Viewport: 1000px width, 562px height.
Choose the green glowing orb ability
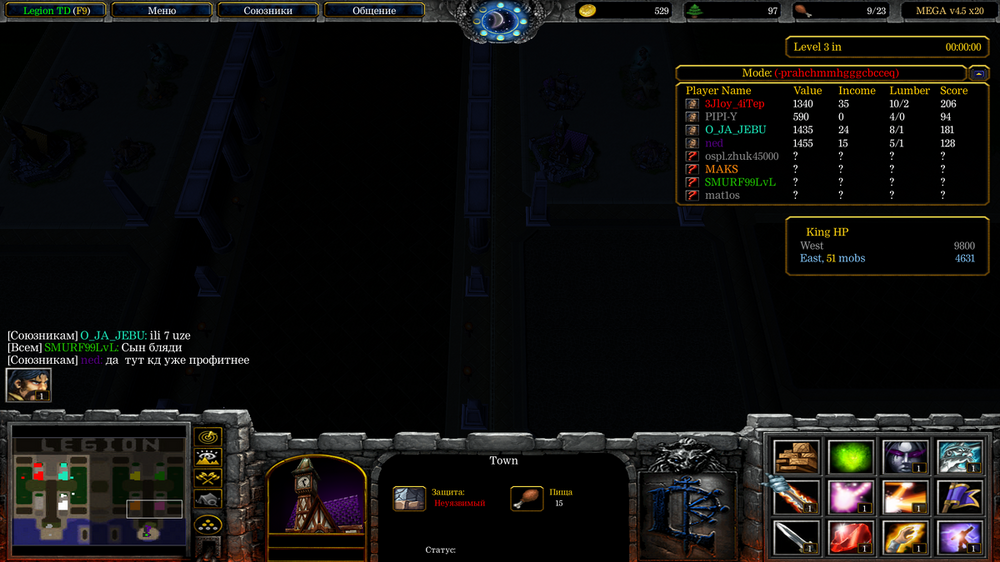point(851,456)
